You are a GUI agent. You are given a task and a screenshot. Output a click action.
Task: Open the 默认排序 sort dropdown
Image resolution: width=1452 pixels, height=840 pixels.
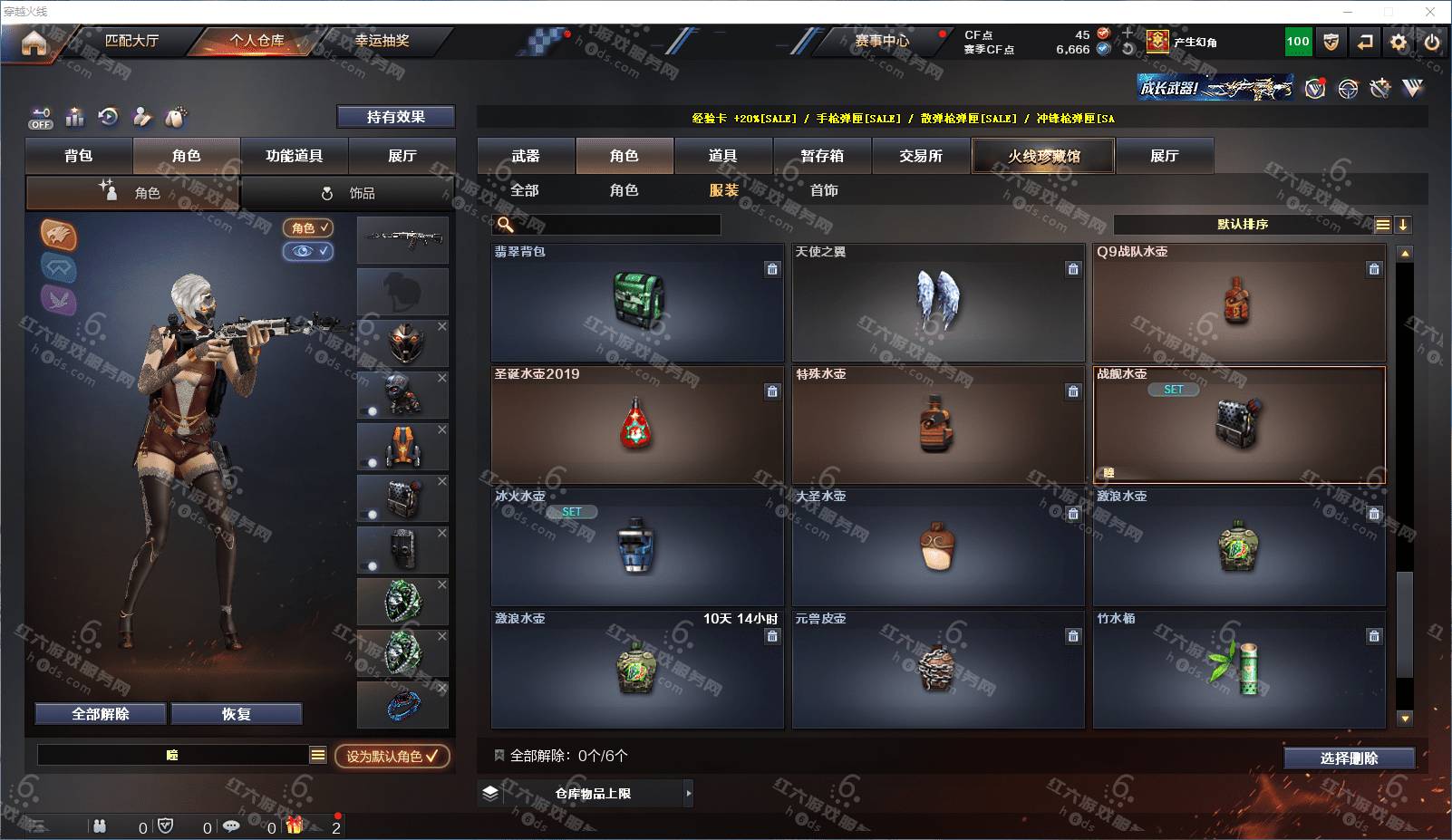pos(1243,225)
